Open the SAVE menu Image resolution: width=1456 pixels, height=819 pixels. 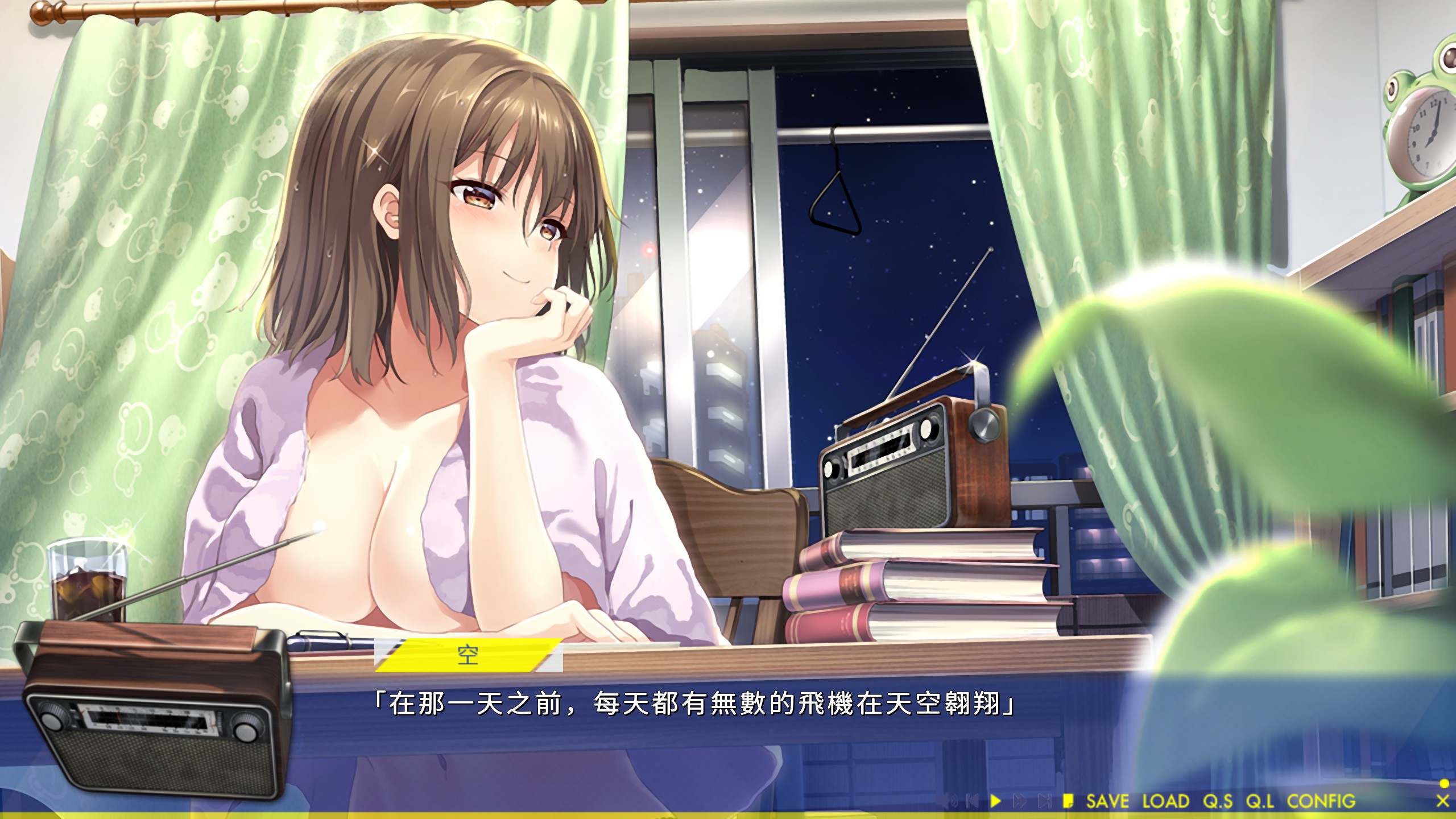(x=1107, y=801)
